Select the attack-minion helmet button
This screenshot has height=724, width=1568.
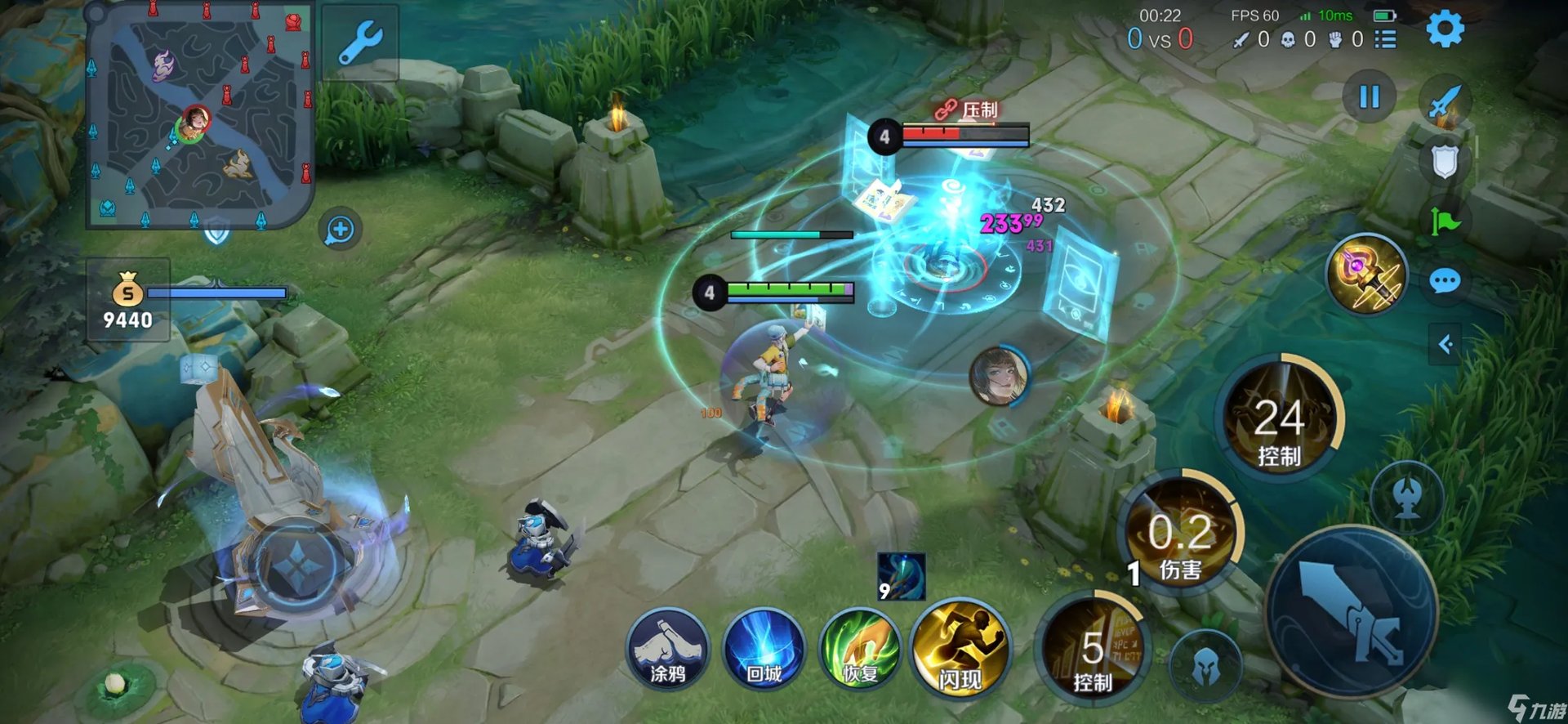1205,667
